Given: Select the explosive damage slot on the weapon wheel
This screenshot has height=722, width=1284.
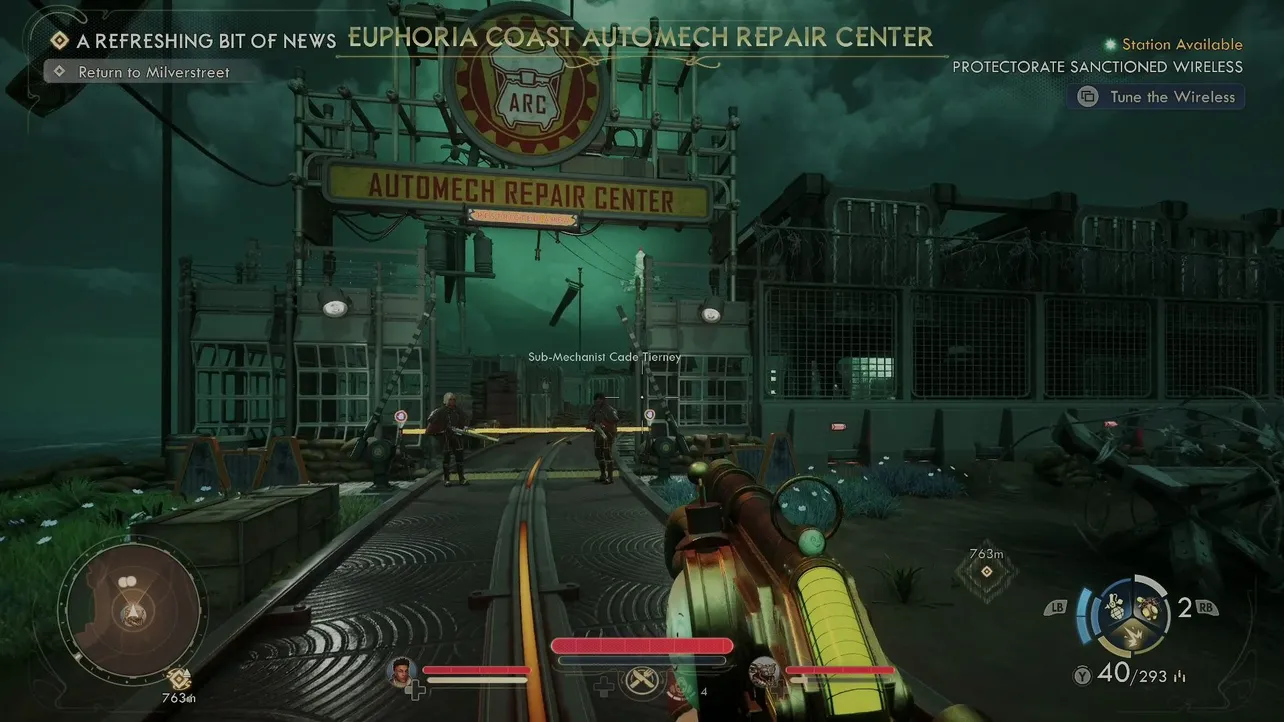Looking at the screenshot, I should (1133, 637).
